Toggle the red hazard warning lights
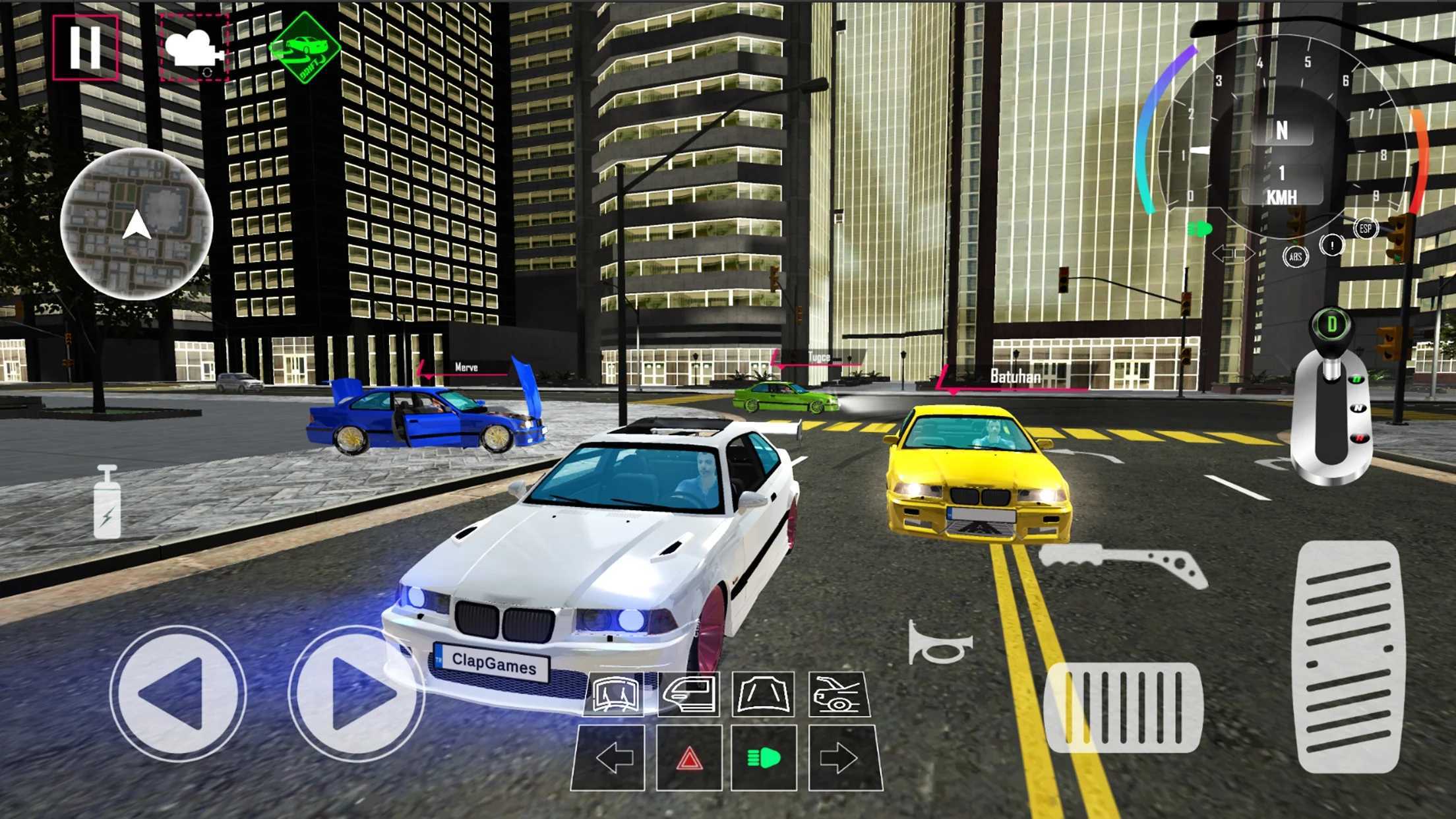1456x819 pixels. click(x=689, y=759)
